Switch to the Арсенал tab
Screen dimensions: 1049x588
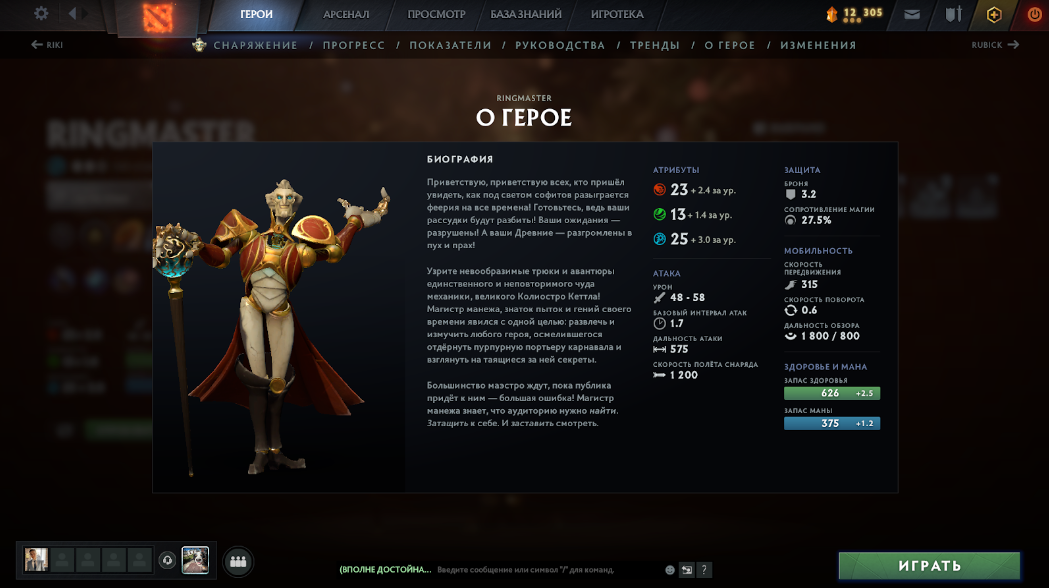(346, 15)
